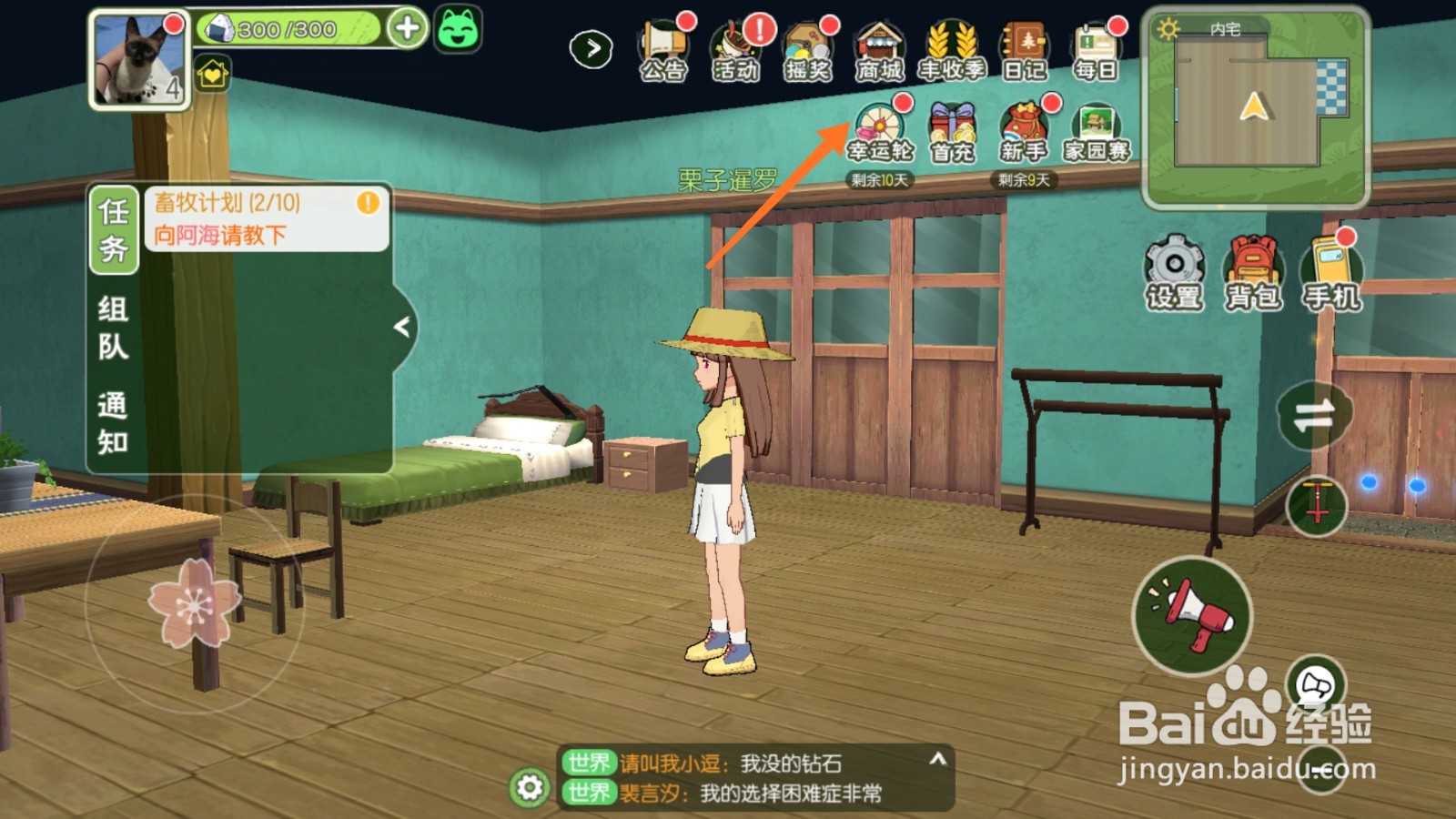Open the 家园赛 home contest icon
Image resolution: width=1456 pixels, height=819 pixels.
[x=1097, y=132]
